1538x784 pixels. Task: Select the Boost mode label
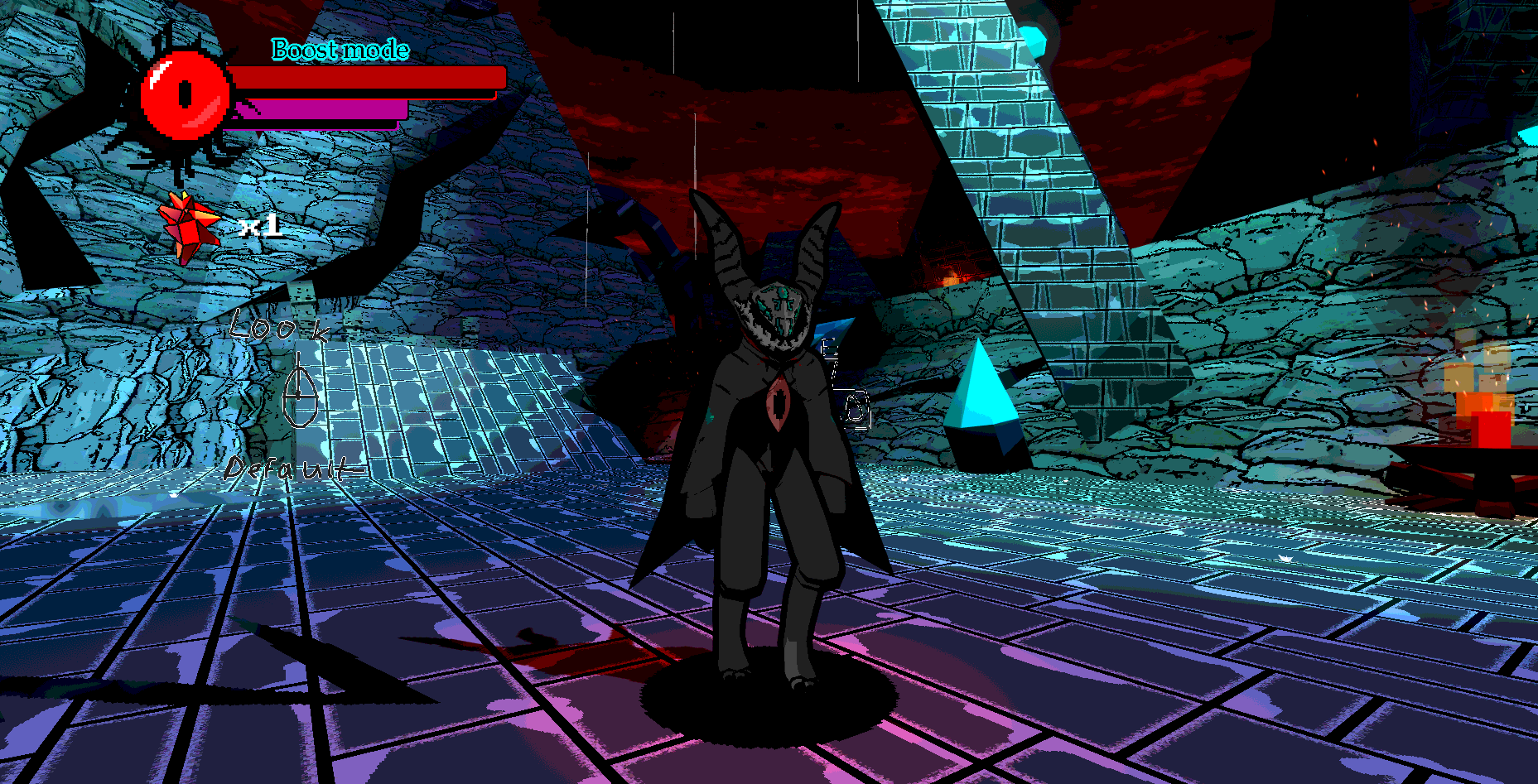tap(340, 51)
